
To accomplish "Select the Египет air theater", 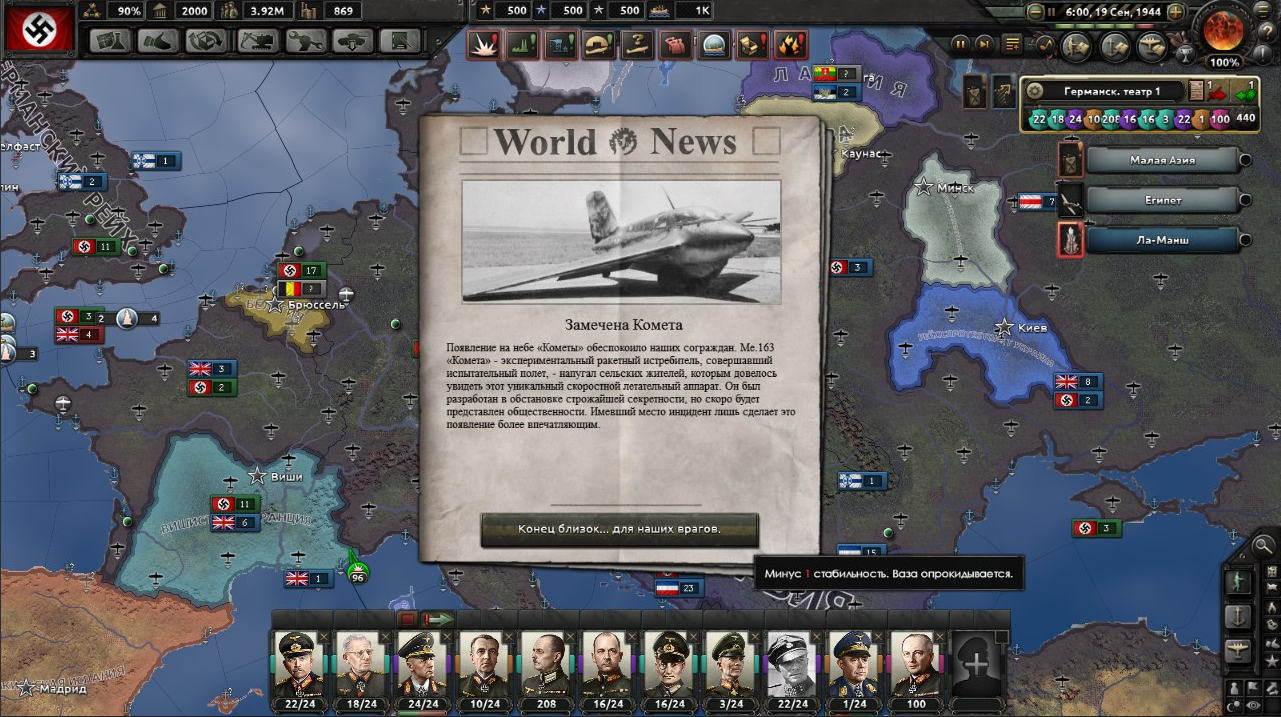I will [x=1162, y=200].
